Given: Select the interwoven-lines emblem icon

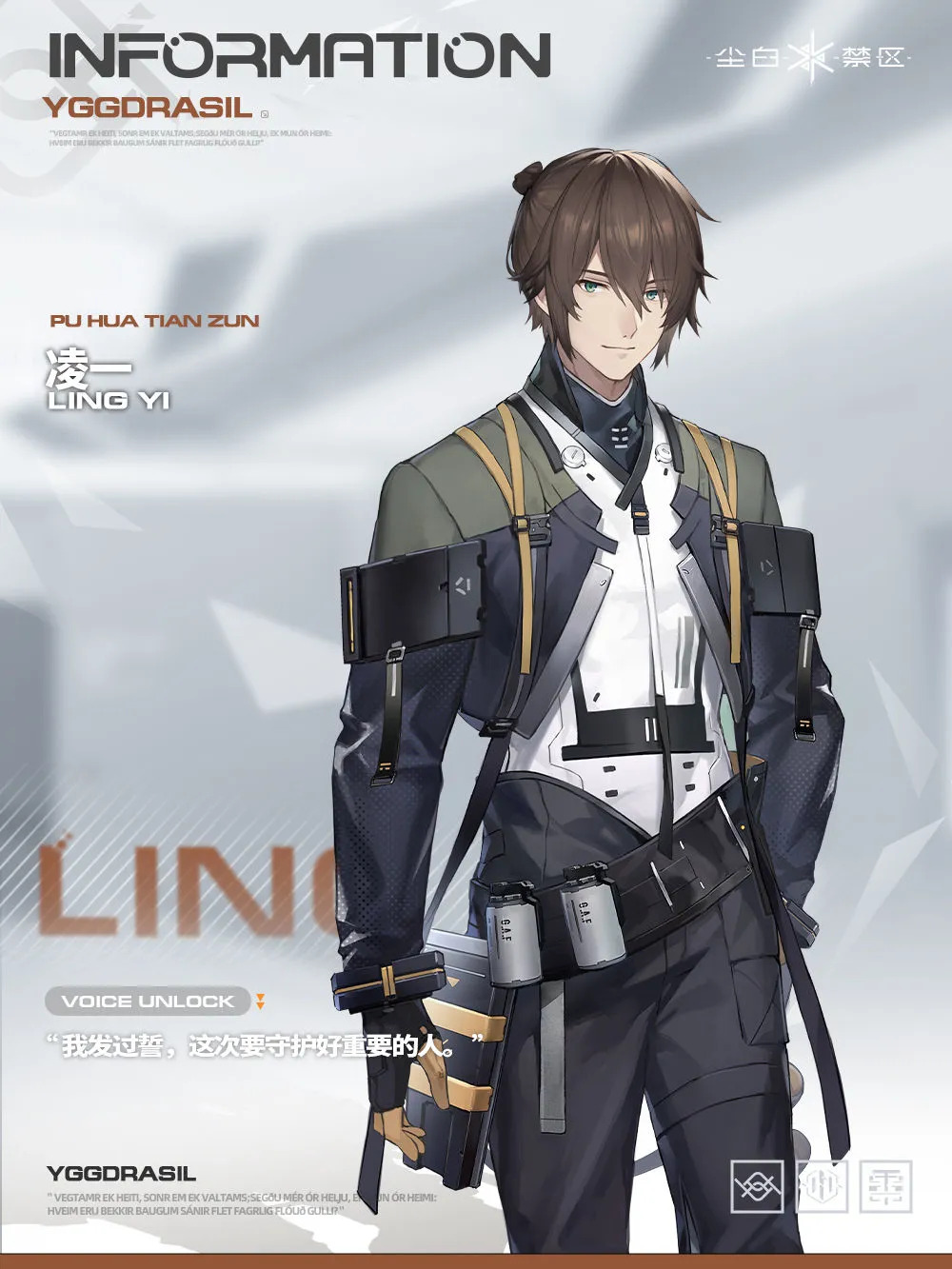Looking at the screenshot, I should click(757, 1186).
